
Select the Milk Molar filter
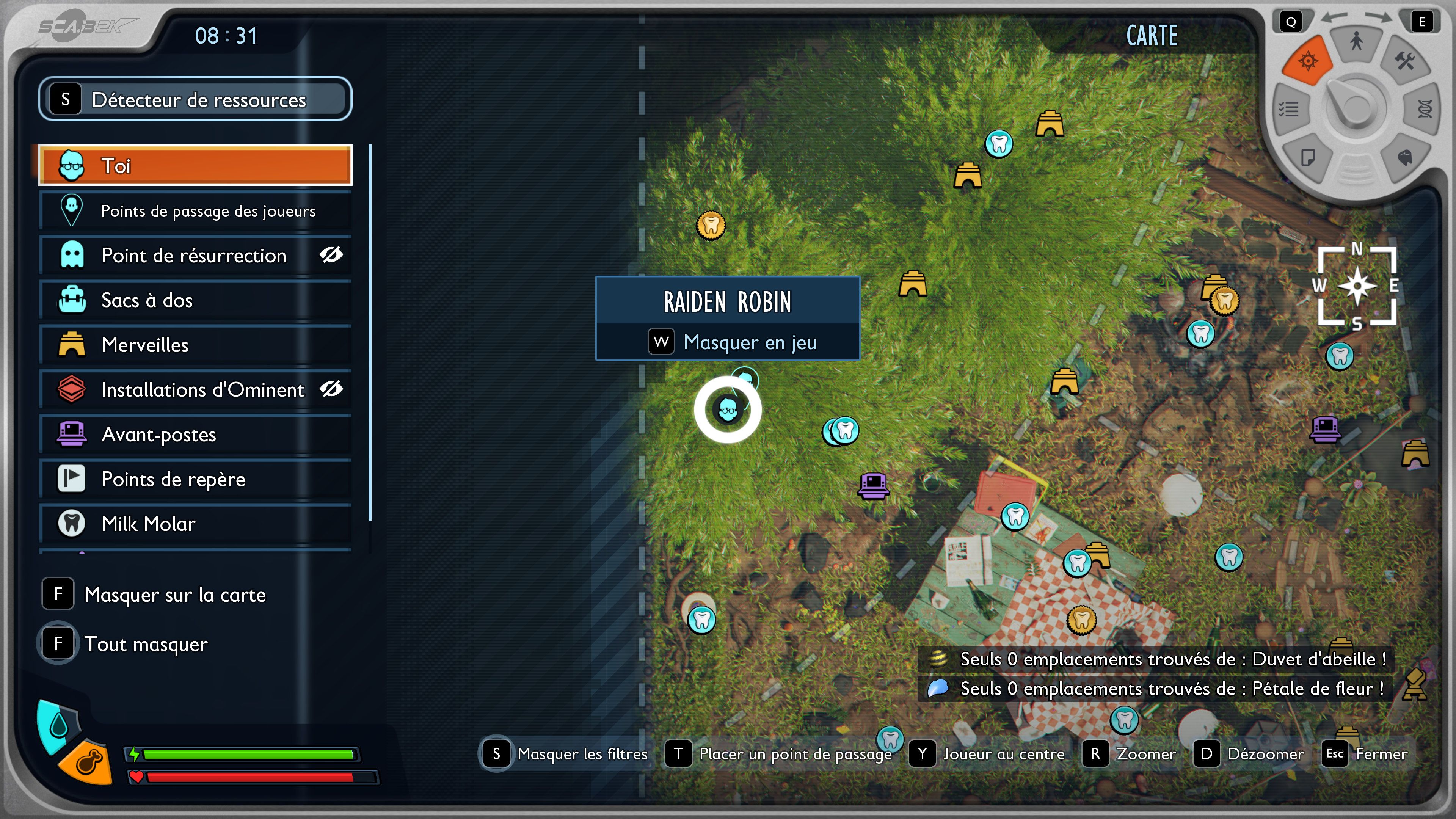[x=195, y=524]
